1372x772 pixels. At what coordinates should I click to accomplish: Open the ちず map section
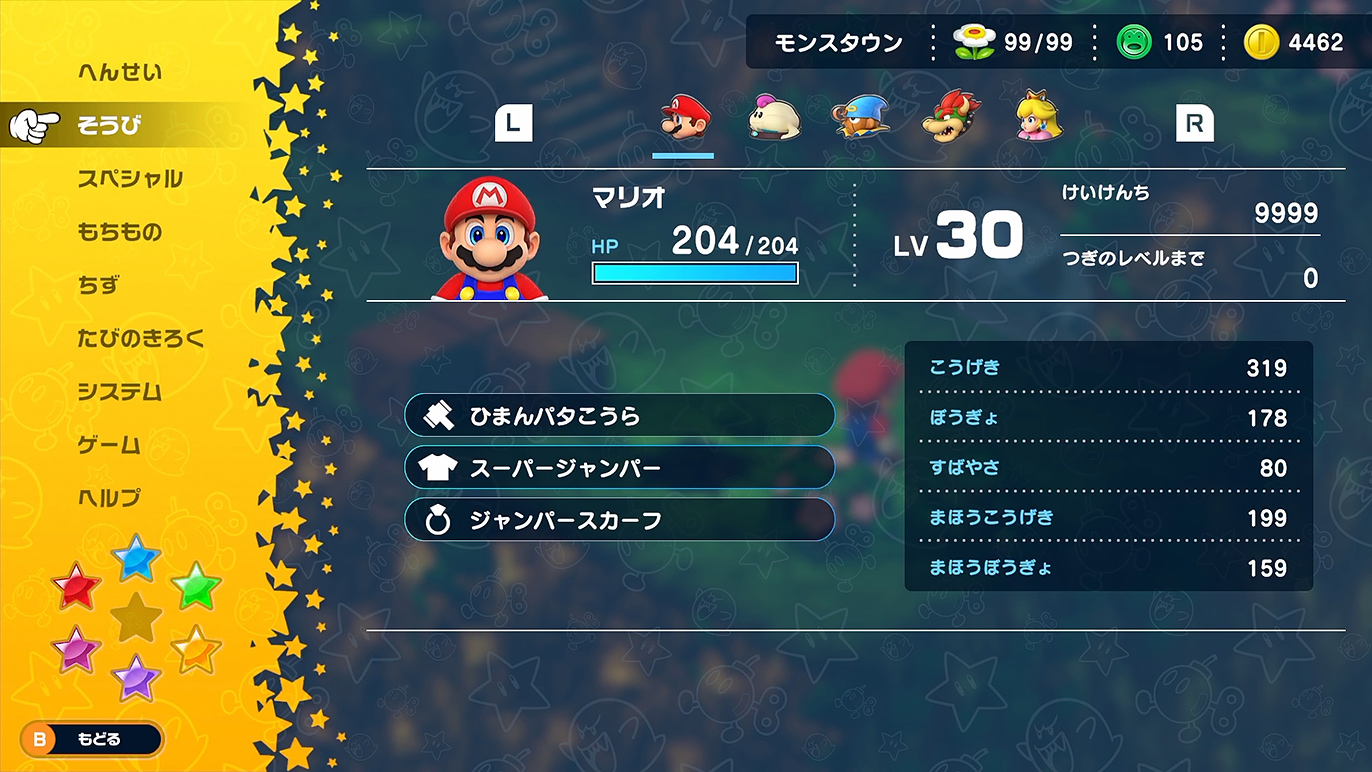pyautogui.click(x=98, y=285)
